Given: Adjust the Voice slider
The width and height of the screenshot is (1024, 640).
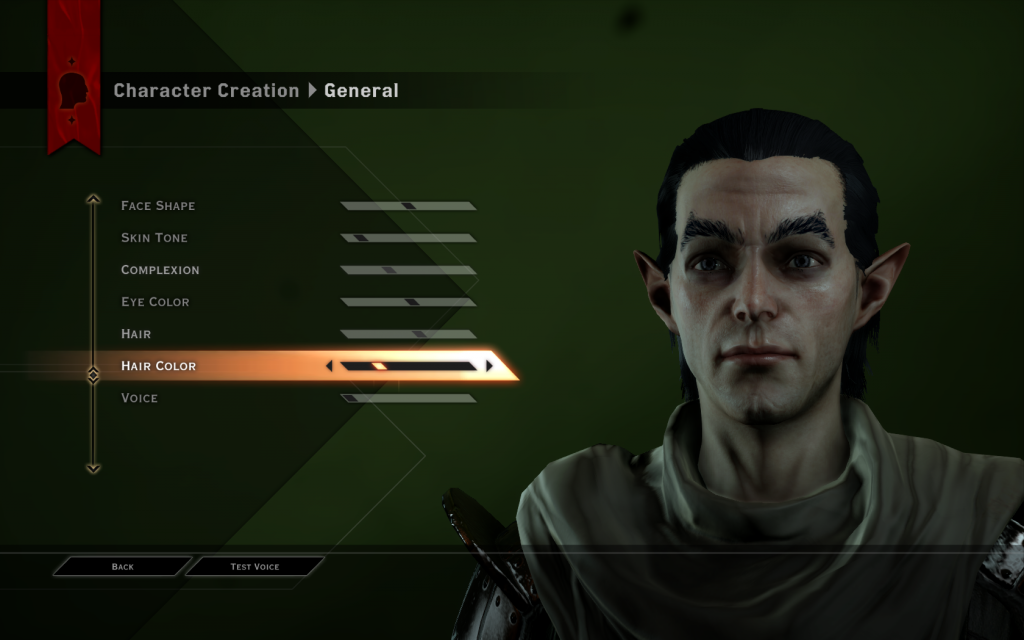Looking at the screenshot, I should (408, 398).
